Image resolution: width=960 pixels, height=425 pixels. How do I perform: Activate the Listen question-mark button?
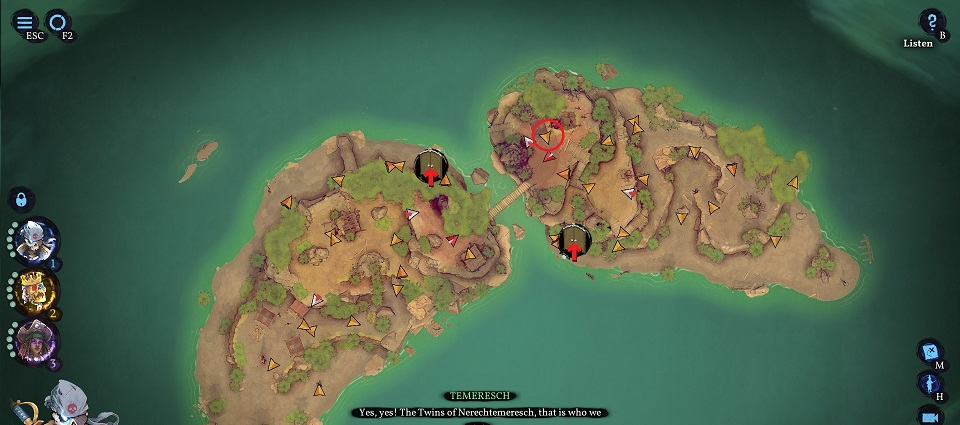[x=931, y=22]
